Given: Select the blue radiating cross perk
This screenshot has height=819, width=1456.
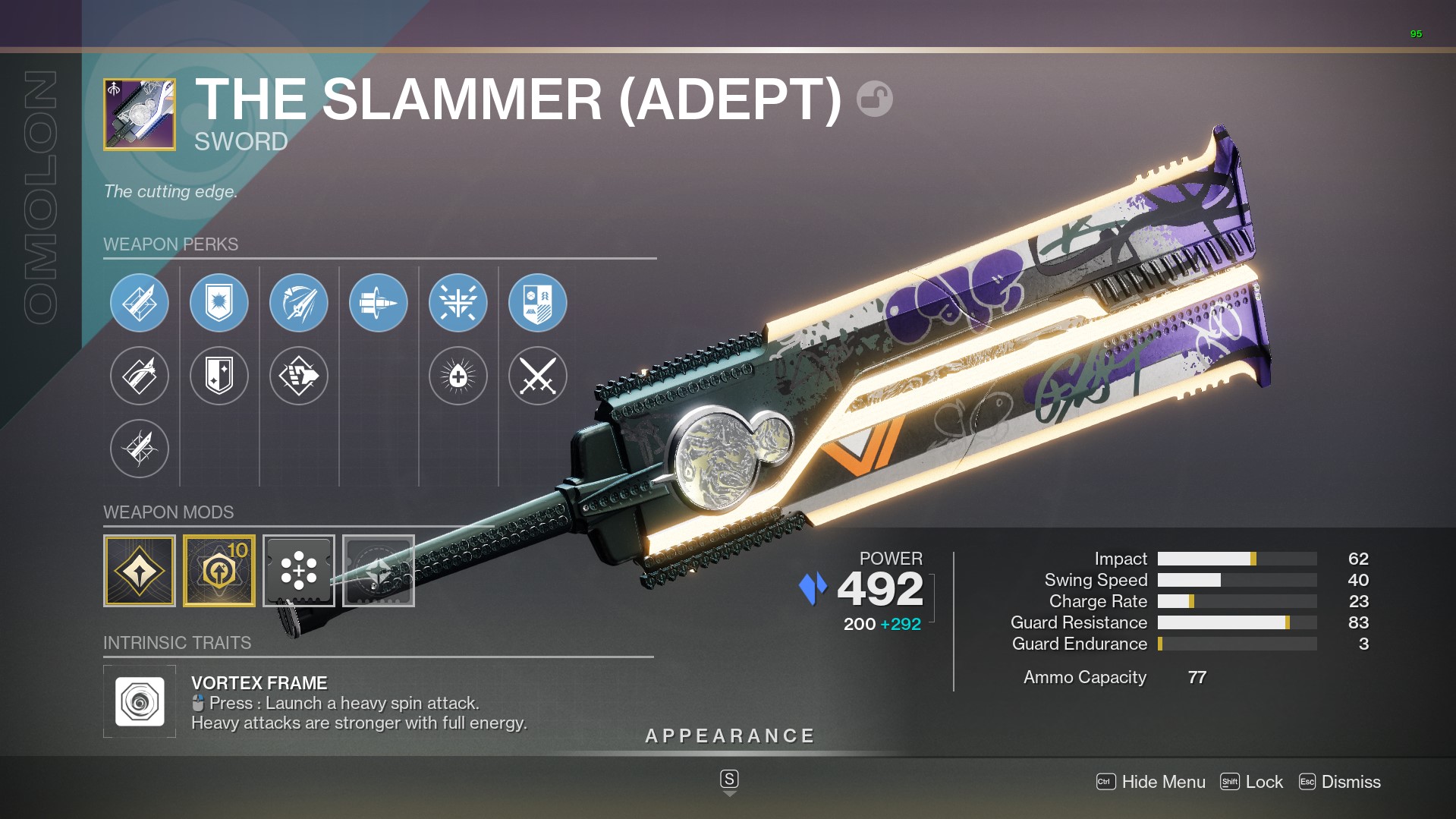Looking at the screenshot, I should click(458, 303).
